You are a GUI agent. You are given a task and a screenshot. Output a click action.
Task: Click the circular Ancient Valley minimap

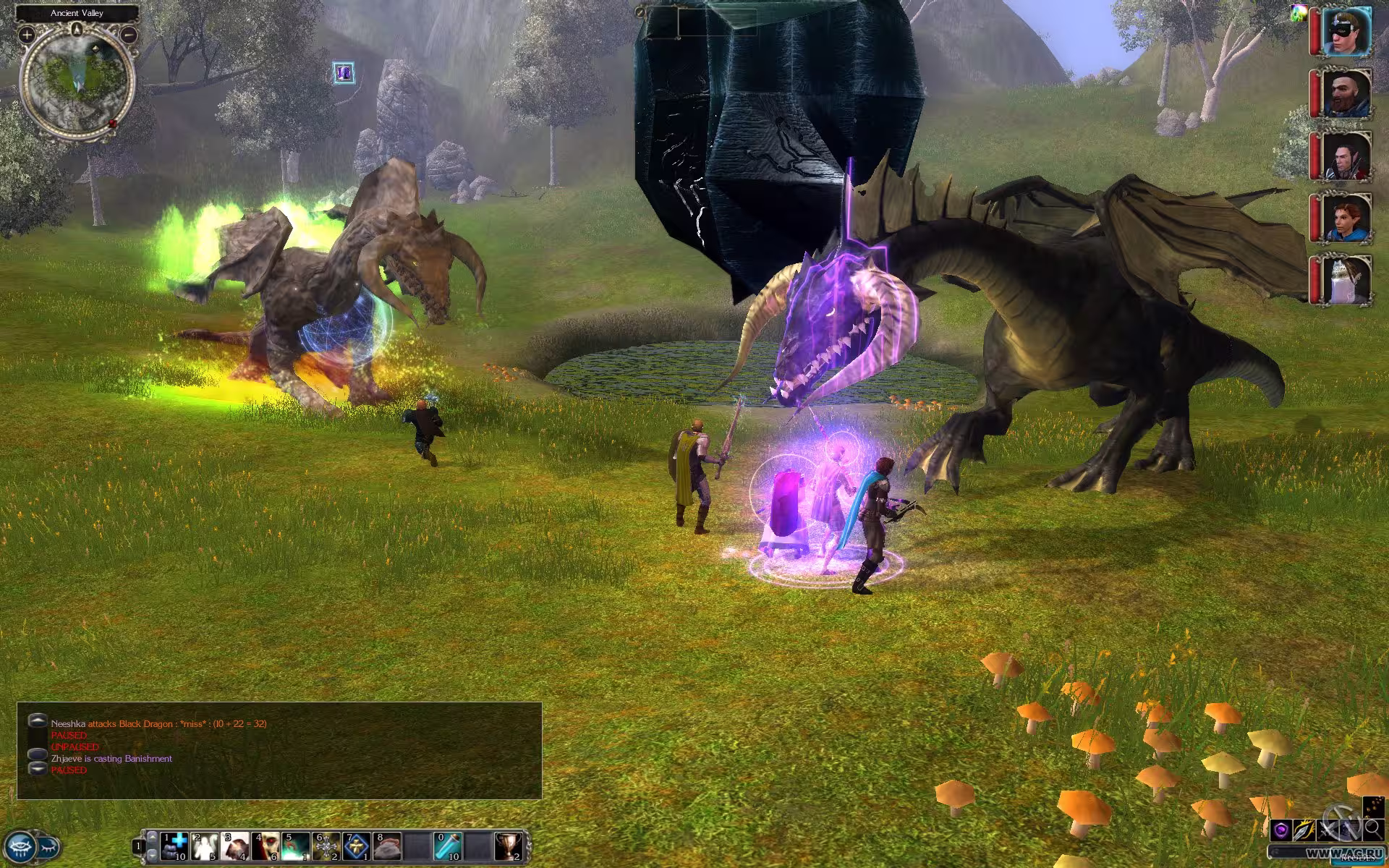77,81
